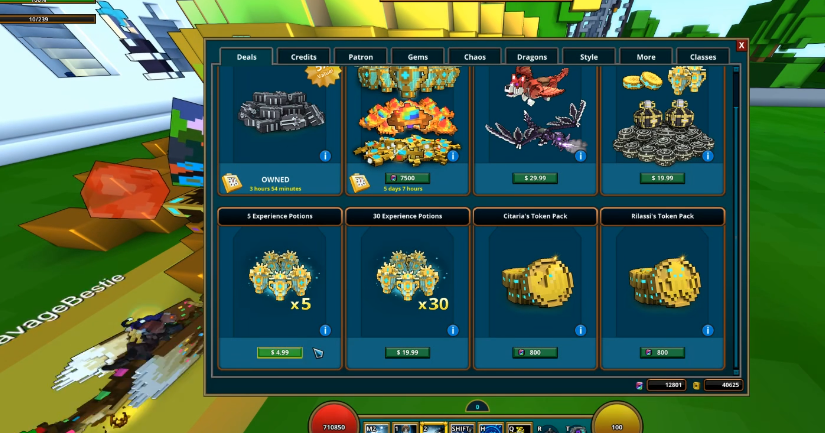Switch to the Credits tab
The width and height of the screenshot is (825, 433).
tap(304, 57)
